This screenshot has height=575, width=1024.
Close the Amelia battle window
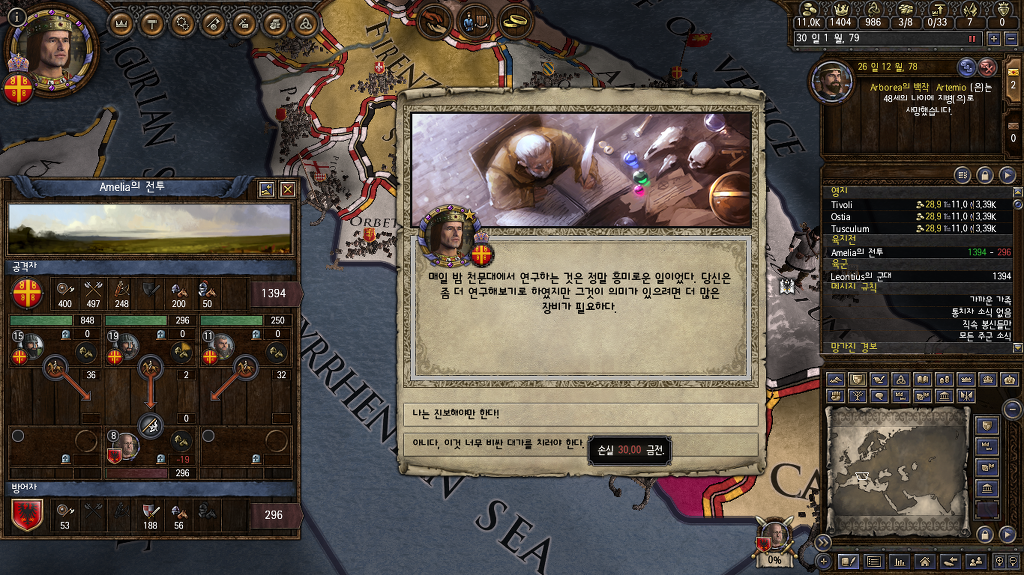[x=288, y=189]
